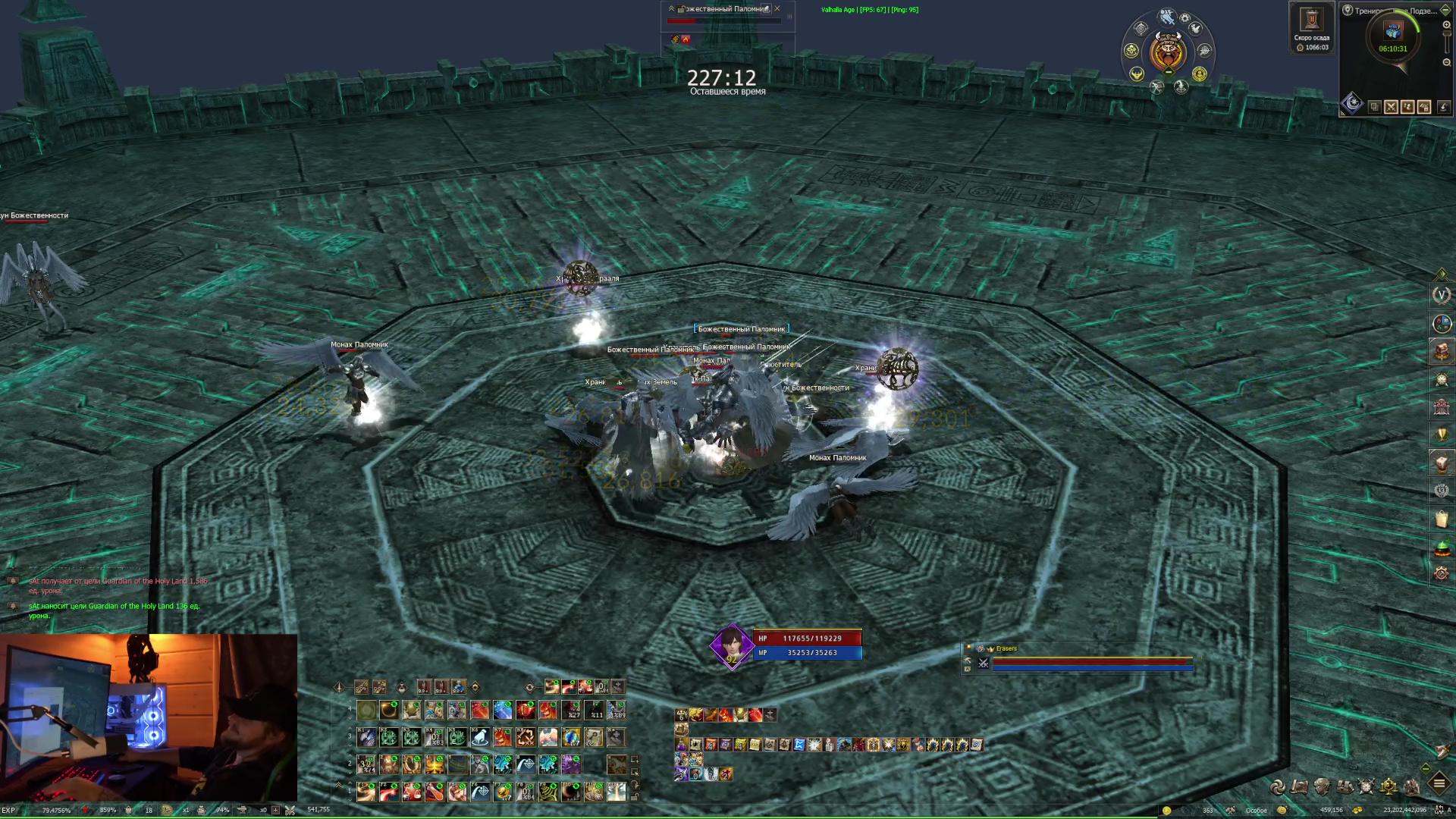Activate the golden winged buff skill
This screenshot has height=819, width=1456.
(x=435, y=764)
